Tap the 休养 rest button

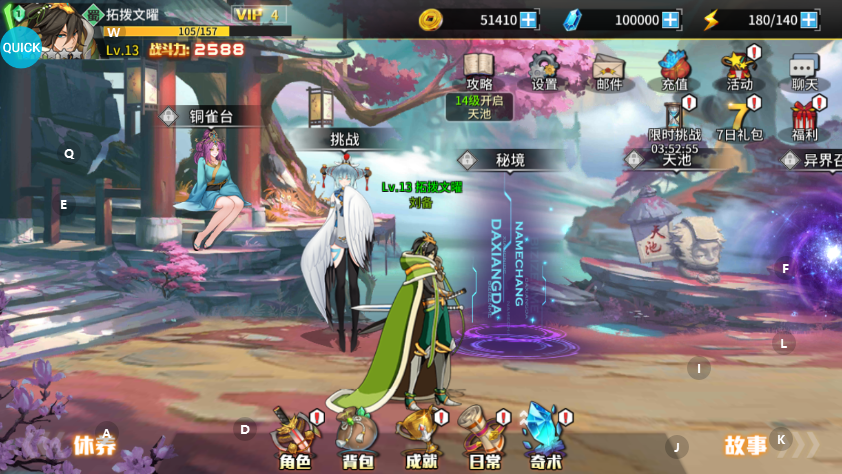point(94,445)
